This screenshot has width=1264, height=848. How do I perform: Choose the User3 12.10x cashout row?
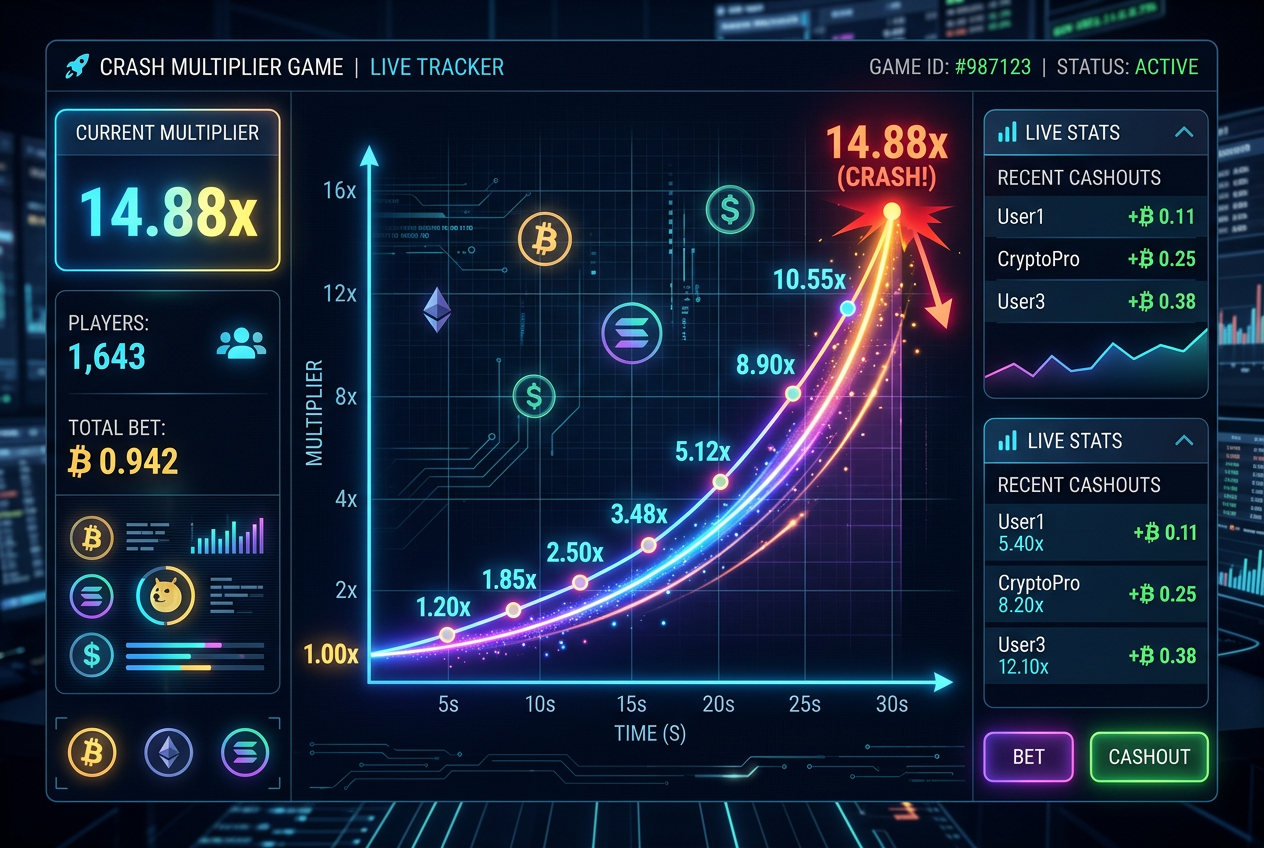pos(1096,655)
